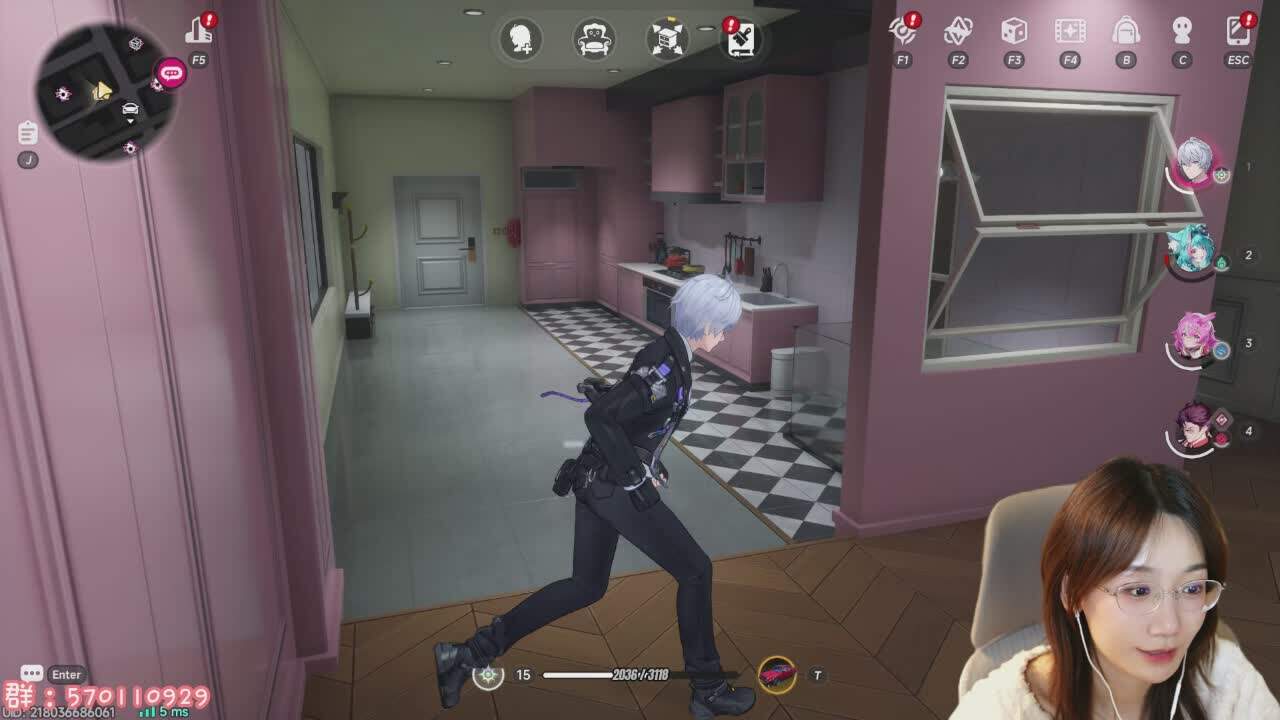Summon the red car vehicle icon
Viewport: 1280px width, 720px height.
pyautogui.click(x=777, y=675)
